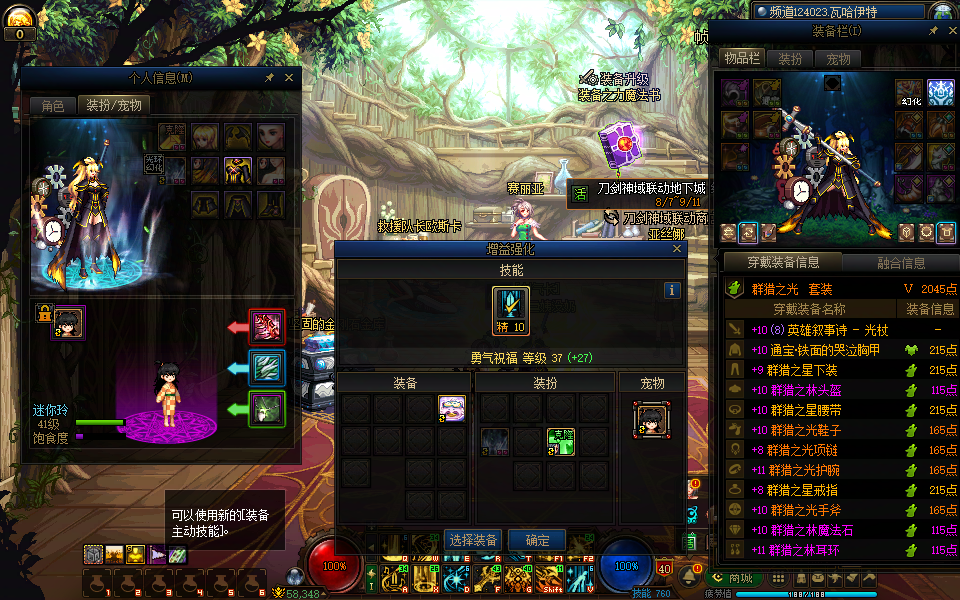Switch to the 角色 tab
Viewport: 960px width, 600px height.
[52, 105]
